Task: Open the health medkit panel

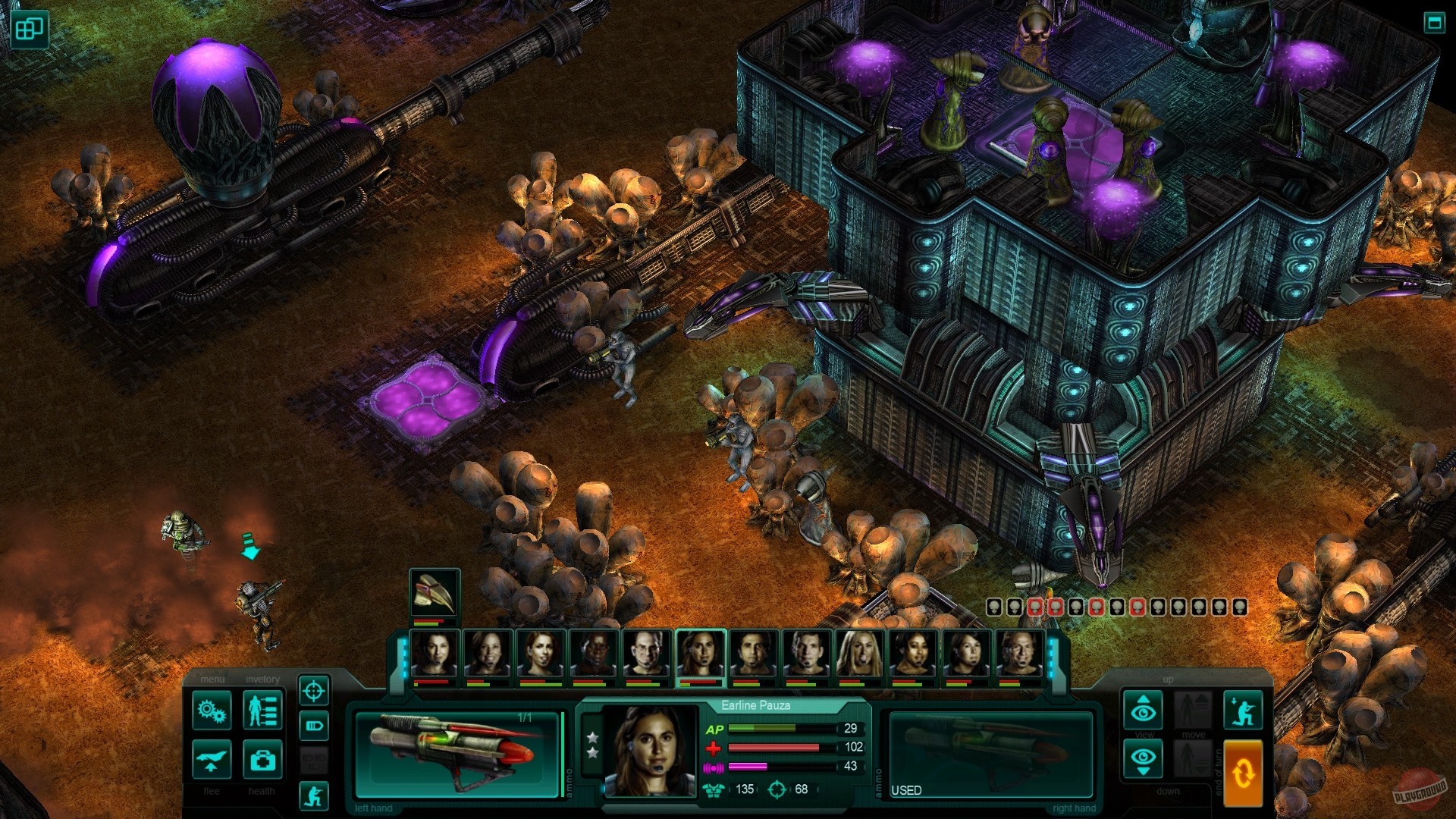Action: pyautogui.click(x=262, y=761)
